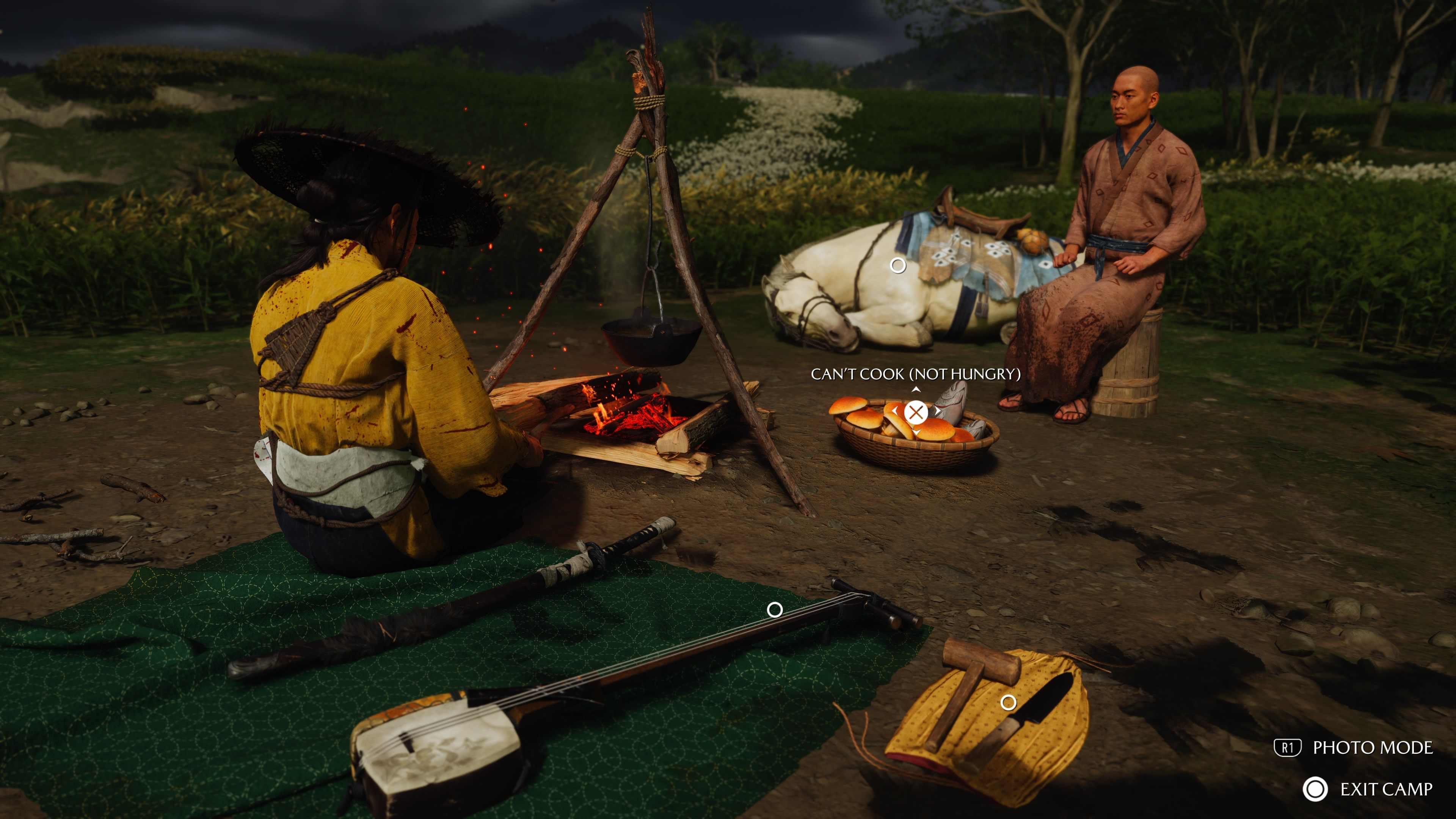The width and height of the screenshot is (1456, 819).
Task: Select the interaction marker on the white horse
Action: (897, 265)
